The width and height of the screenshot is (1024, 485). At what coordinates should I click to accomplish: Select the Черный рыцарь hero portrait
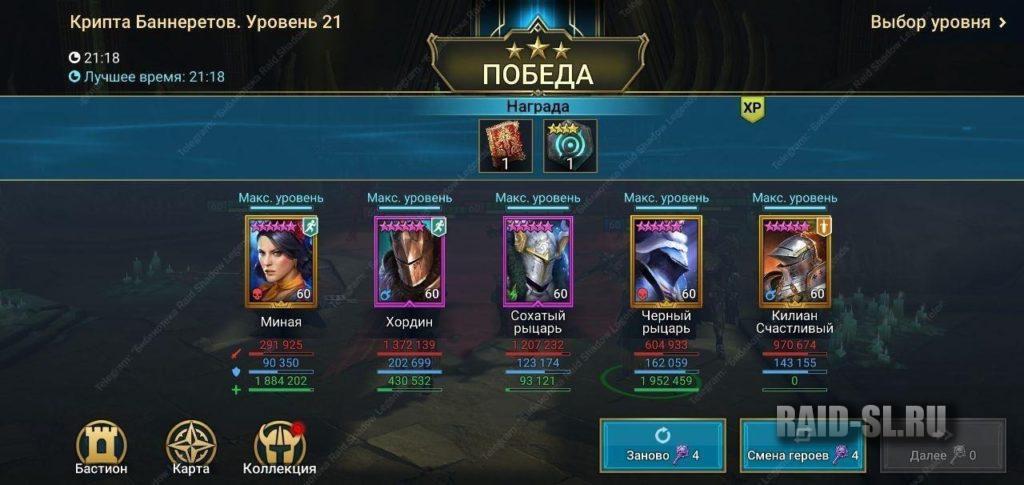[x=666, y=260]
